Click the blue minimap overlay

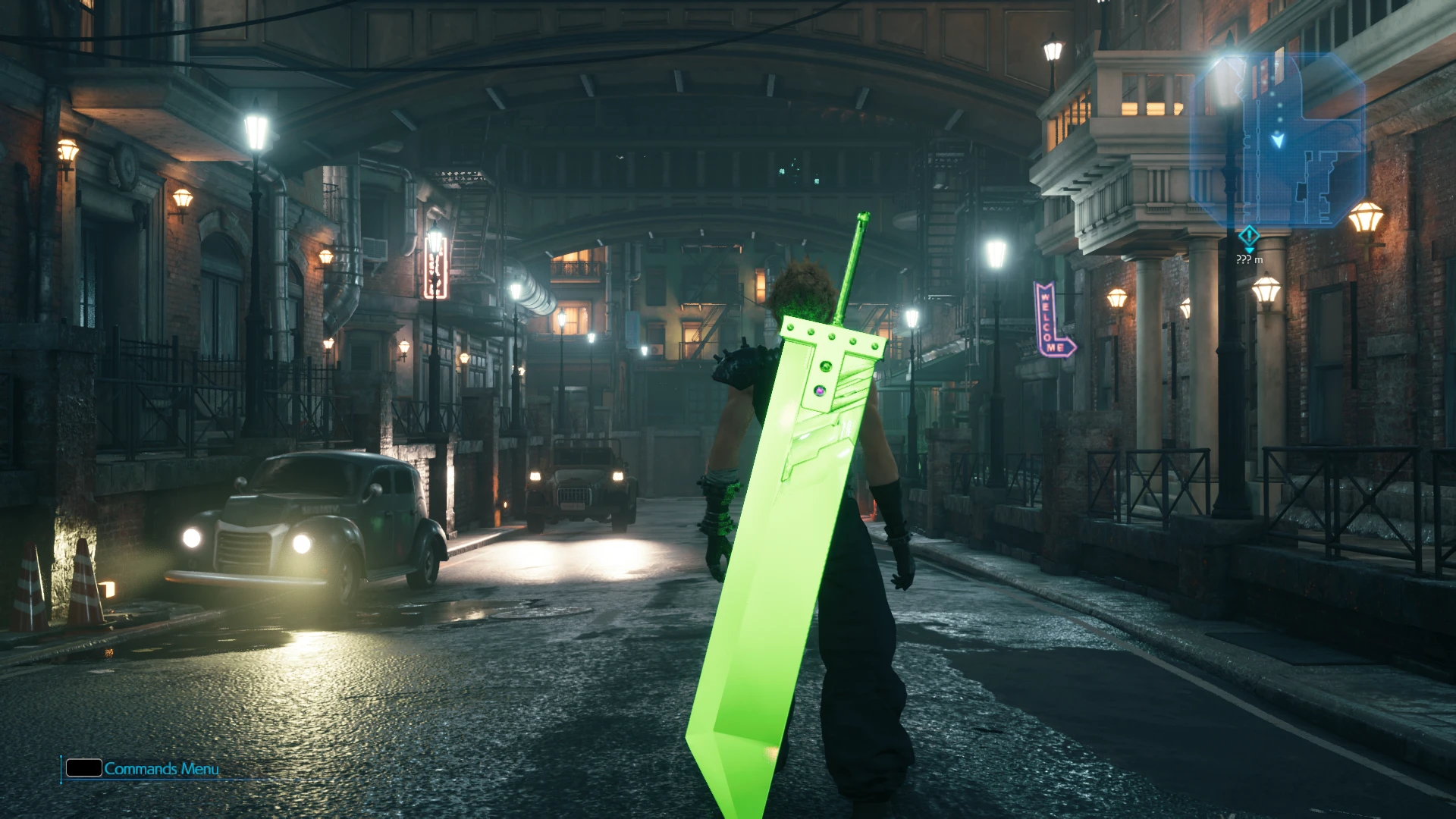1279,141
